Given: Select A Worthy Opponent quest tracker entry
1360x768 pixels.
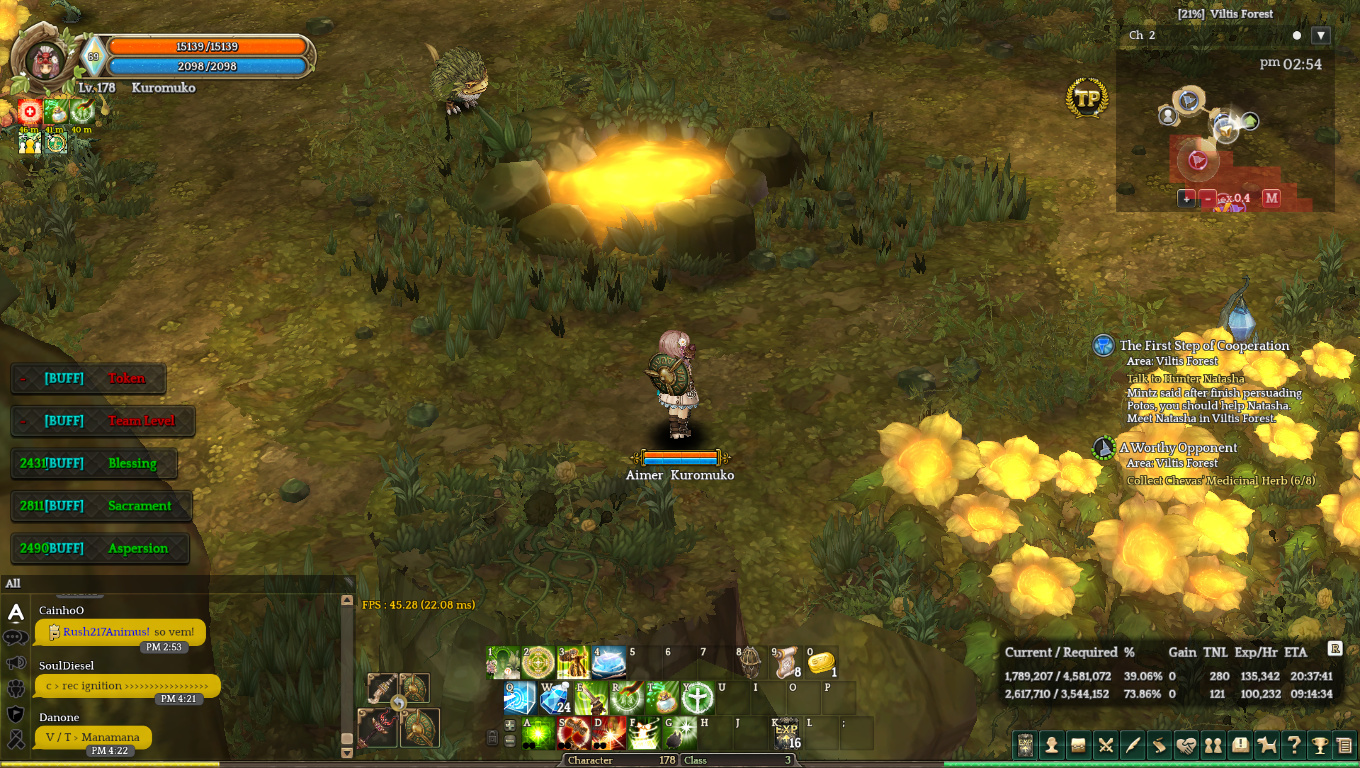Looking at the screenshot, I should (1178, 448).
